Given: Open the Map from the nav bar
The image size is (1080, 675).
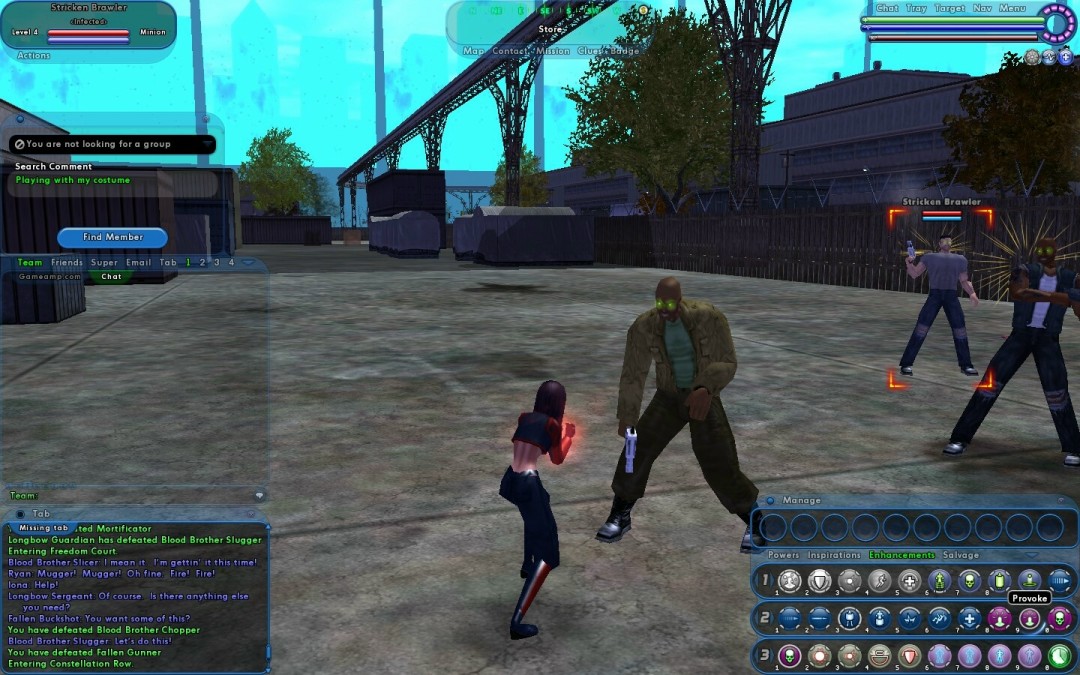Looking at the screenshot, I should (x=473, y=51).
